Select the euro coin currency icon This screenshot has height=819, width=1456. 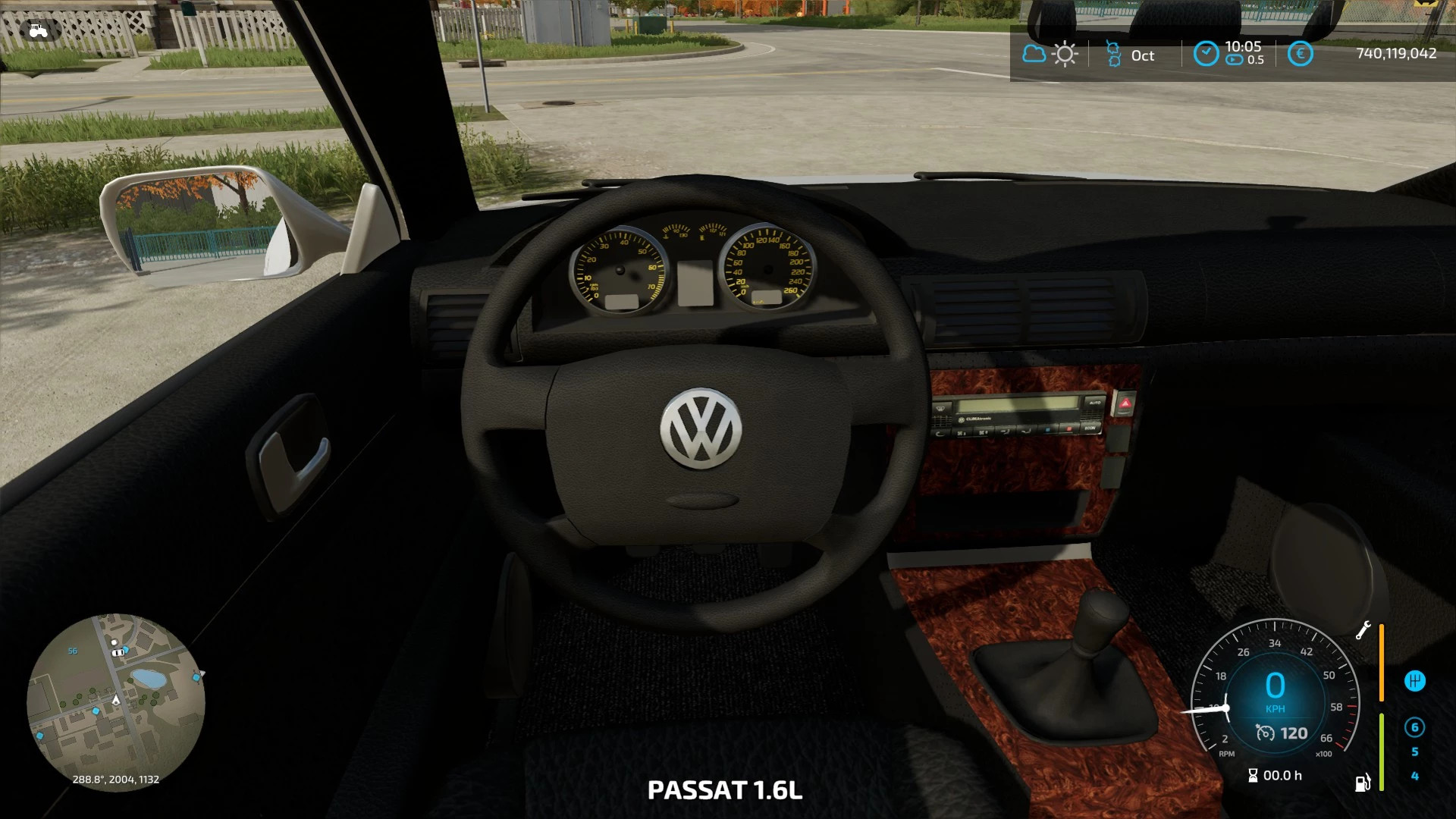point(1301,54)
